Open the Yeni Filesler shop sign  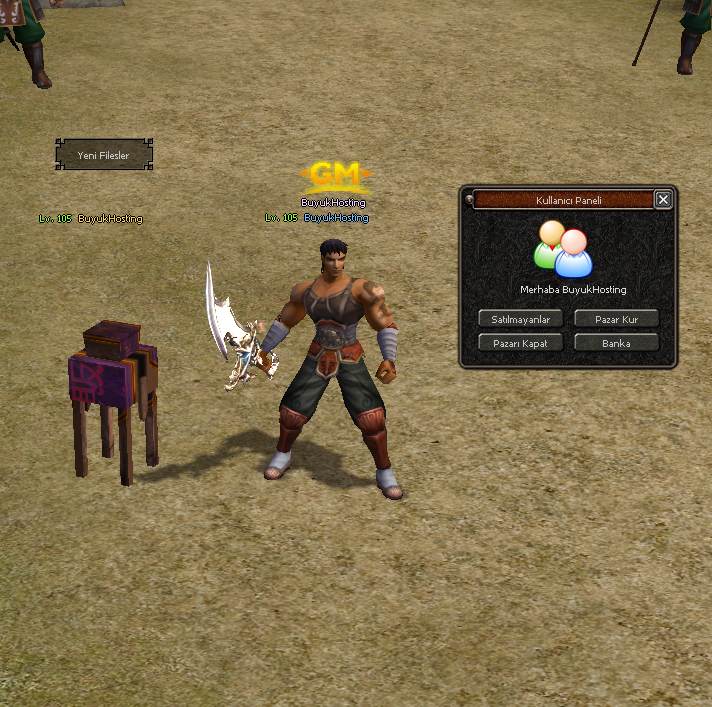(x=104, y=155)
